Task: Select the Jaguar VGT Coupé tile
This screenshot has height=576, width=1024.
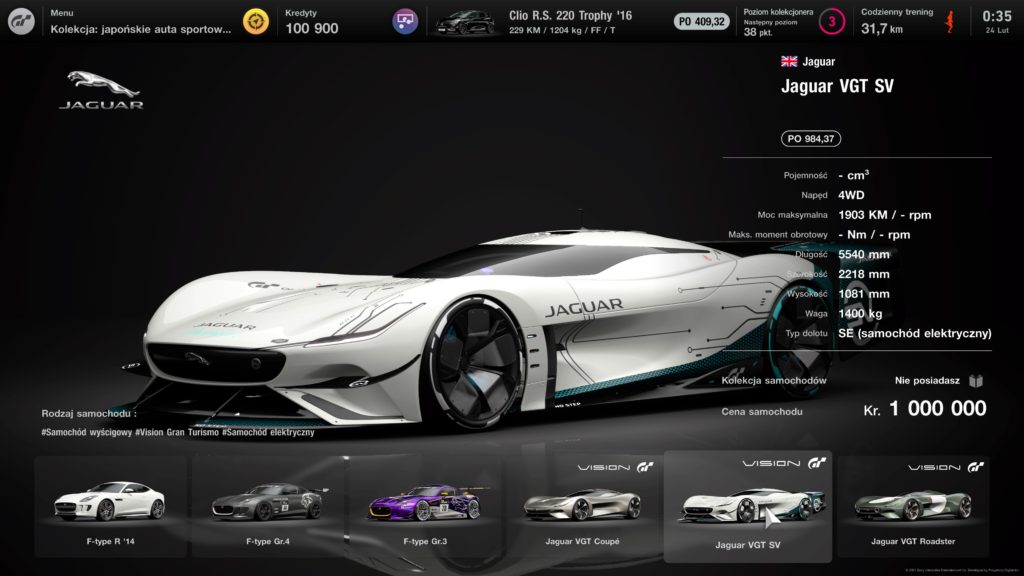Action: (x=582, y=506)
